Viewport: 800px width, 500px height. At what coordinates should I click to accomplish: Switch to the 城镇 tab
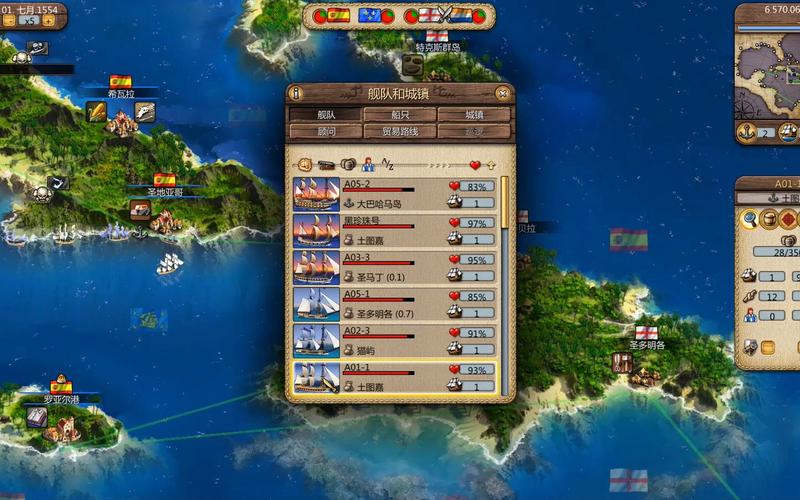[x=473, y=115]
